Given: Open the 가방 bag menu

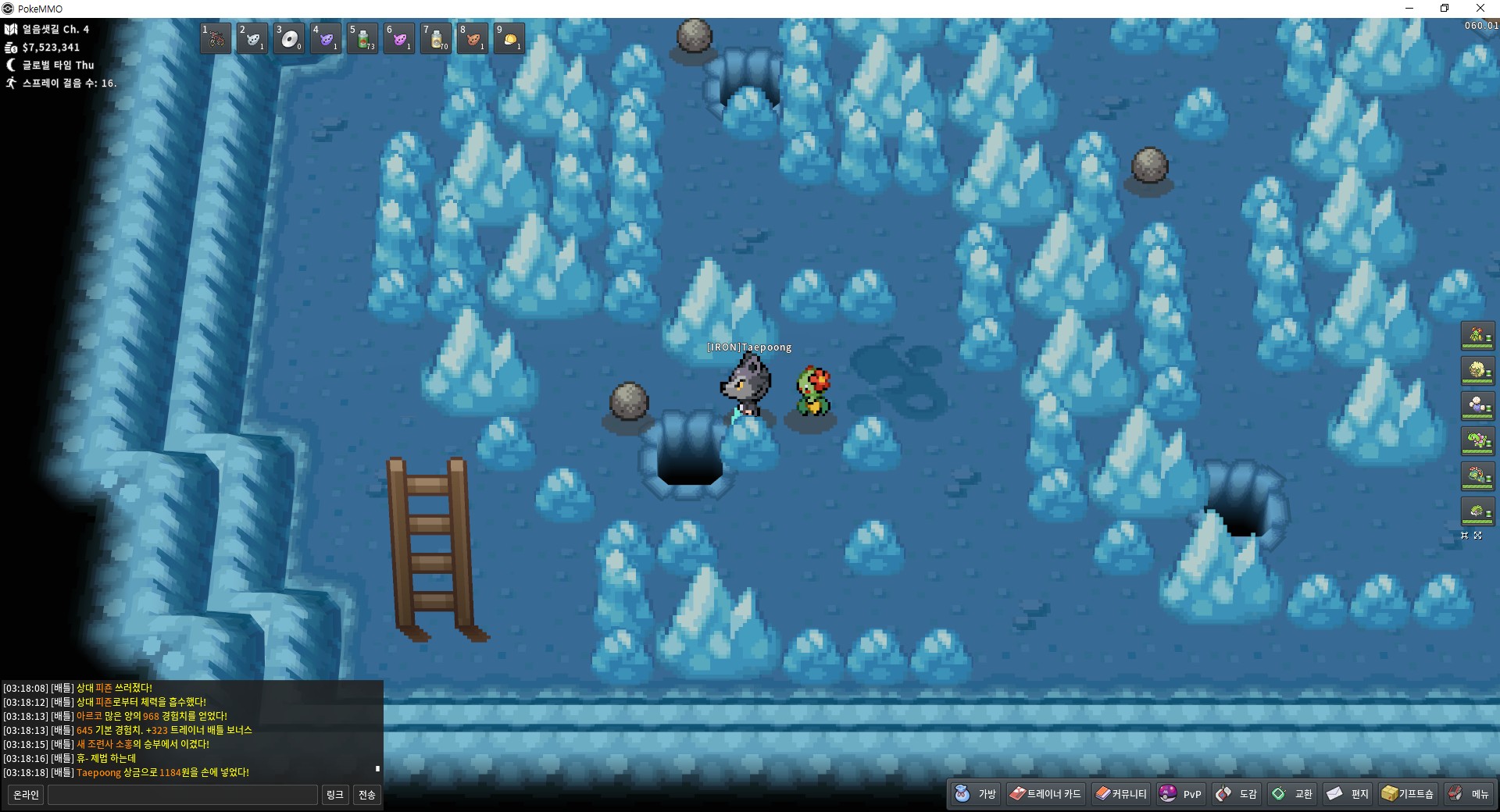Looking at the screenshot, I should click(976, 794).
